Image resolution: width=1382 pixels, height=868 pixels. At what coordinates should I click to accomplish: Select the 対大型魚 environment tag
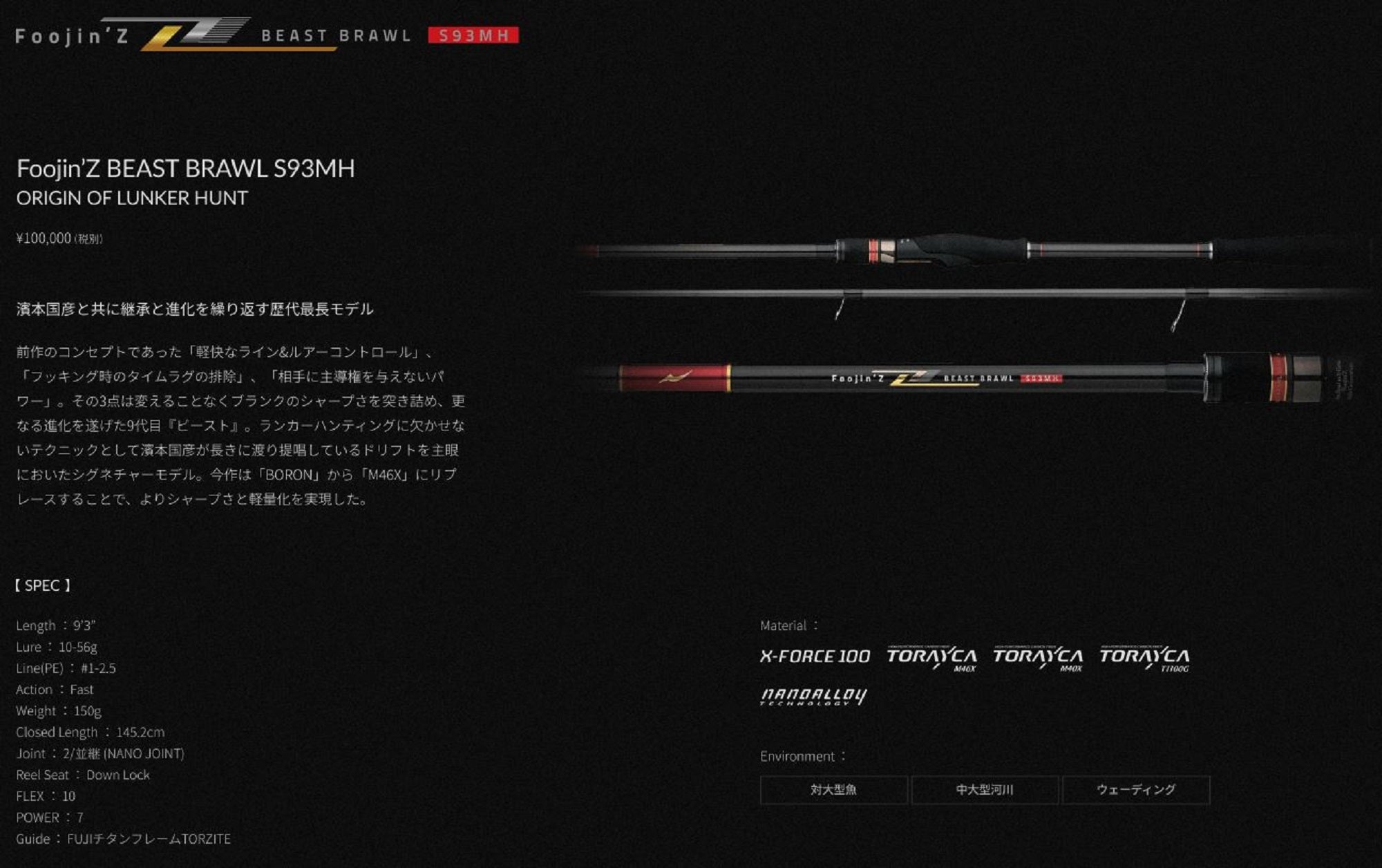pos(833,790)
